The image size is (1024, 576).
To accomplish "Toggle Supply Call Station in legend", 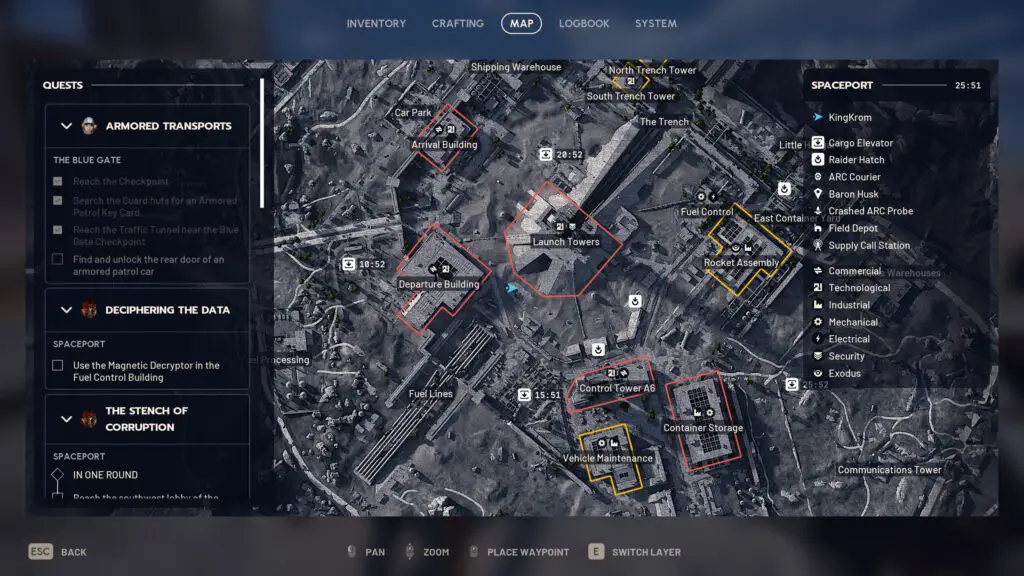I will tap(869, 245).
